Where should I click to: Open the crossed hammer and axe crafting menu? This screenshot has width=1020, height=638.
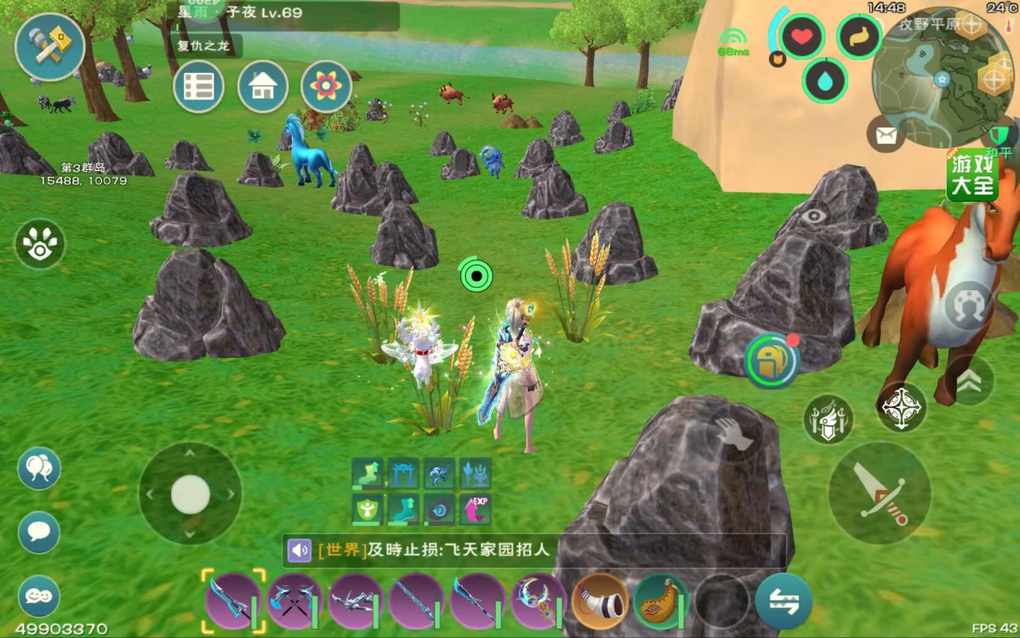(49, 47)
